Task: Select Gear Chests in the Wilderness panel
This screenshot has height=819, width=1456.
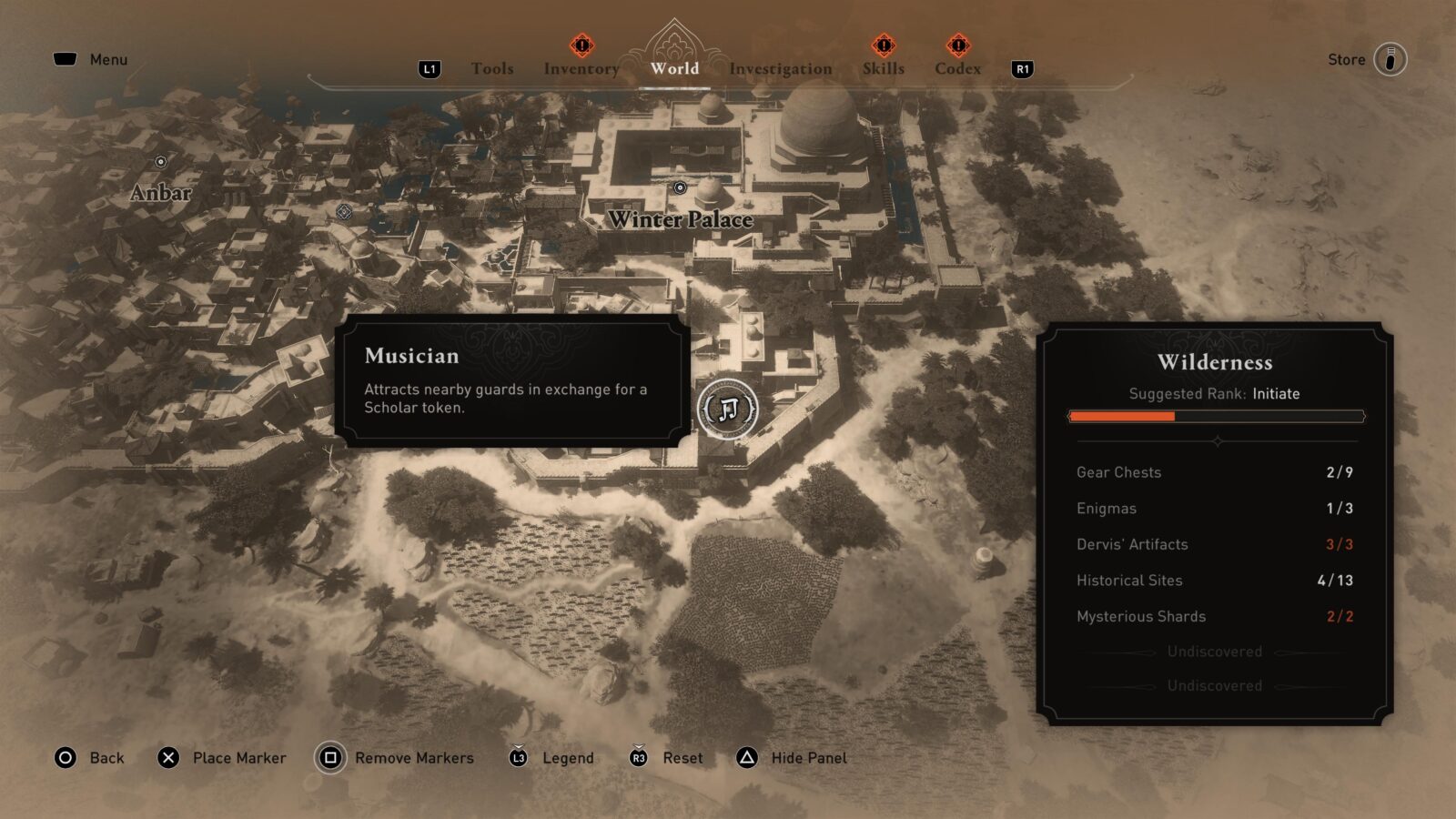Action: coord(1118,472)
